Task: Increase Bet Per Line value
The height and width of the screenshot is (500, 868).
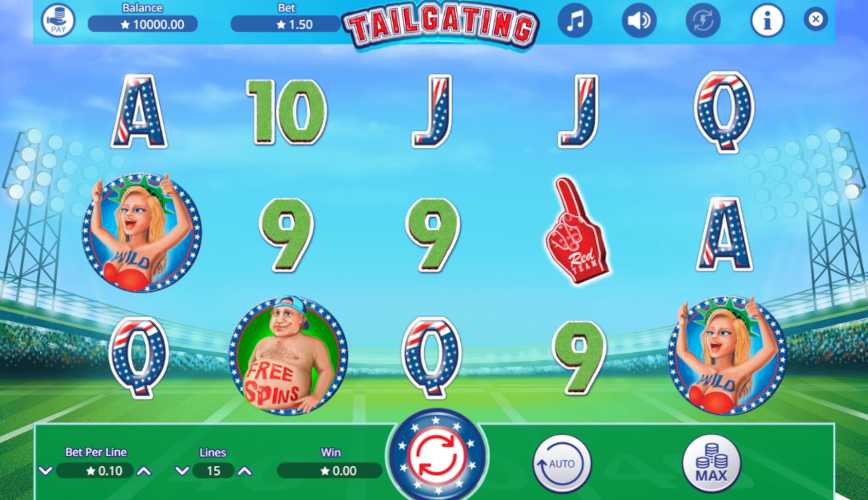Action: click(x=145, y=470)
